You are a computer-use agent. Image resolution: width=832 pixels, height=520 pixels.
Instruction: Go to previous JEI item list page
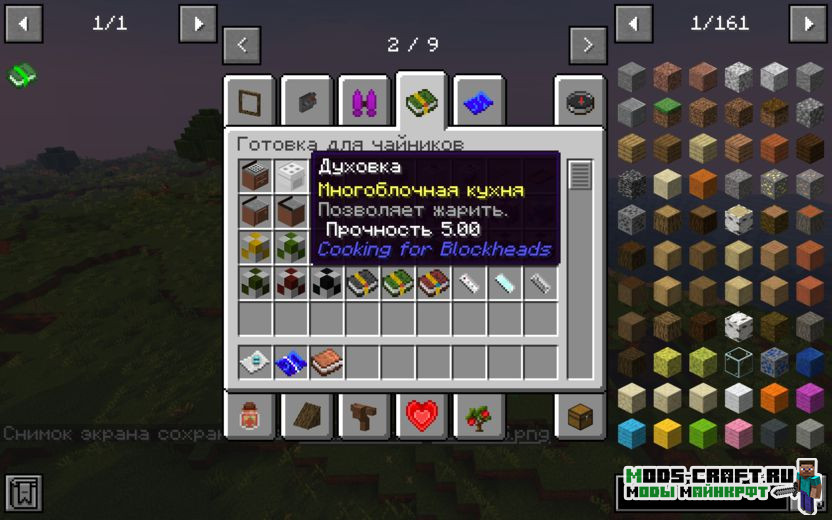[633, 23]
